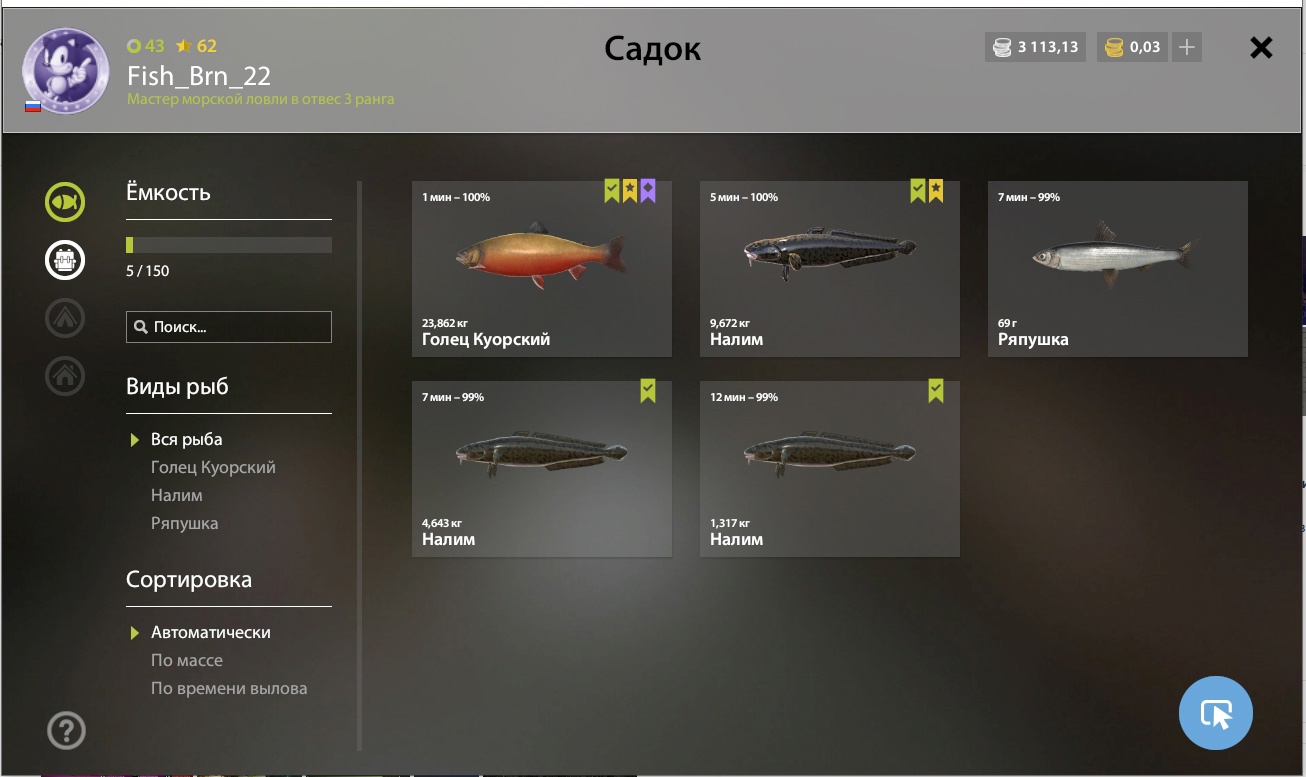This screenshot has width=1306, height=777.
Task: Switch to the white basket icon tab
Action: 65,260
